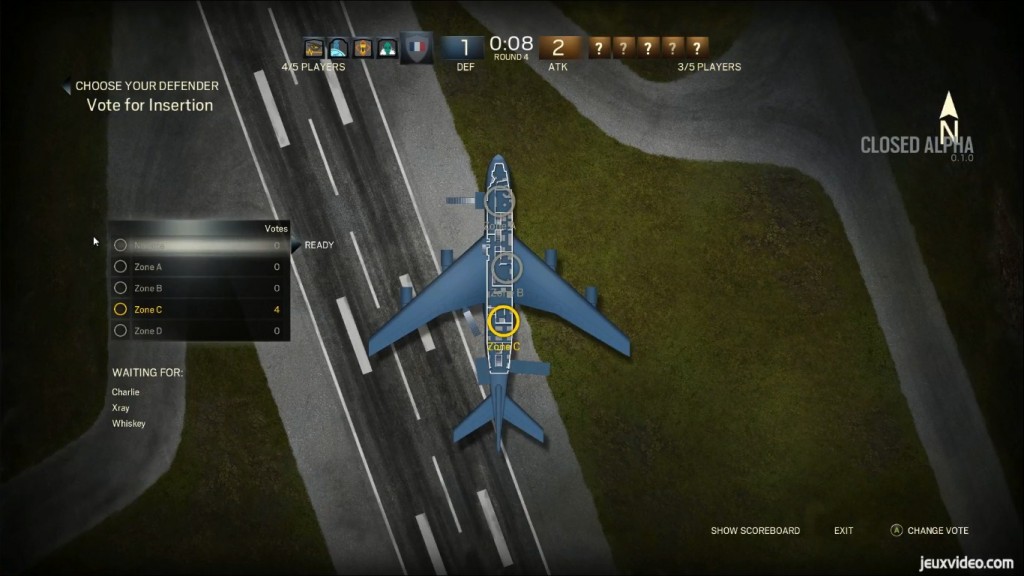This screenshot has width=1024, height=576.
Task: Select the yellow Zone C marker on the plane
Action: tap(504, 321)
